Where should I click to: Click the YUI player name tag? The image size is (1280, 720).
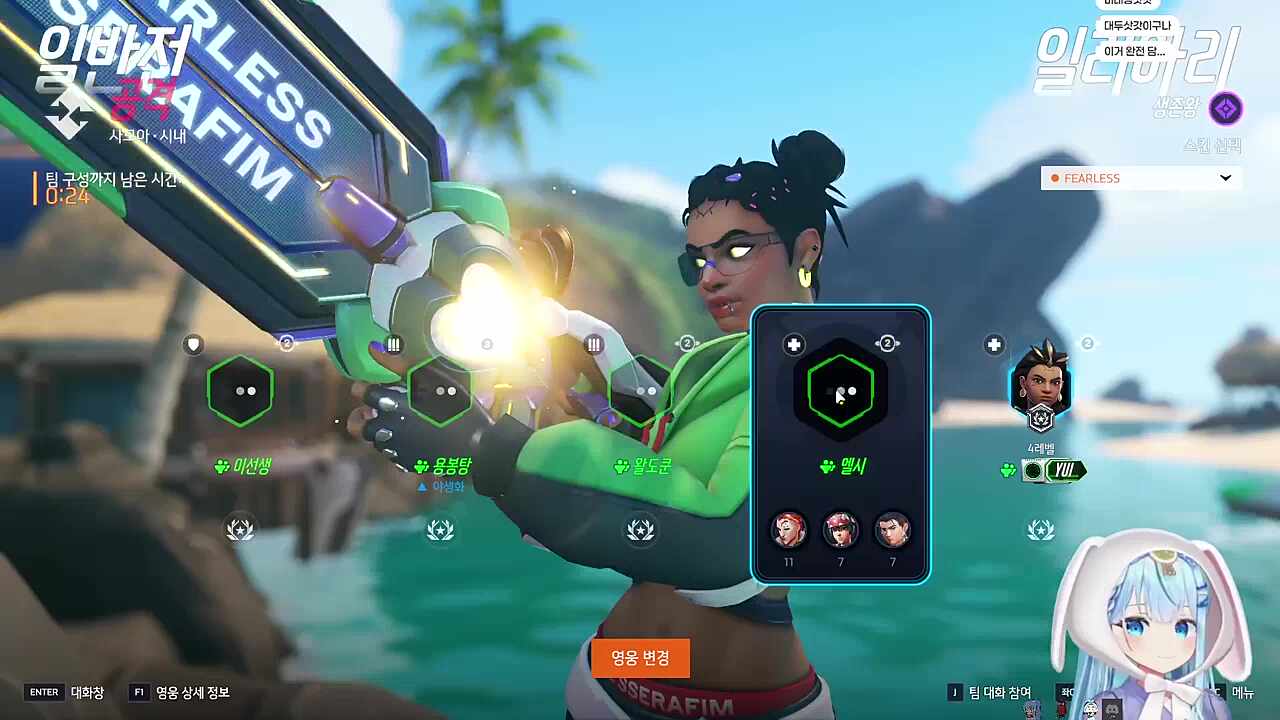tap(1064, 470)
